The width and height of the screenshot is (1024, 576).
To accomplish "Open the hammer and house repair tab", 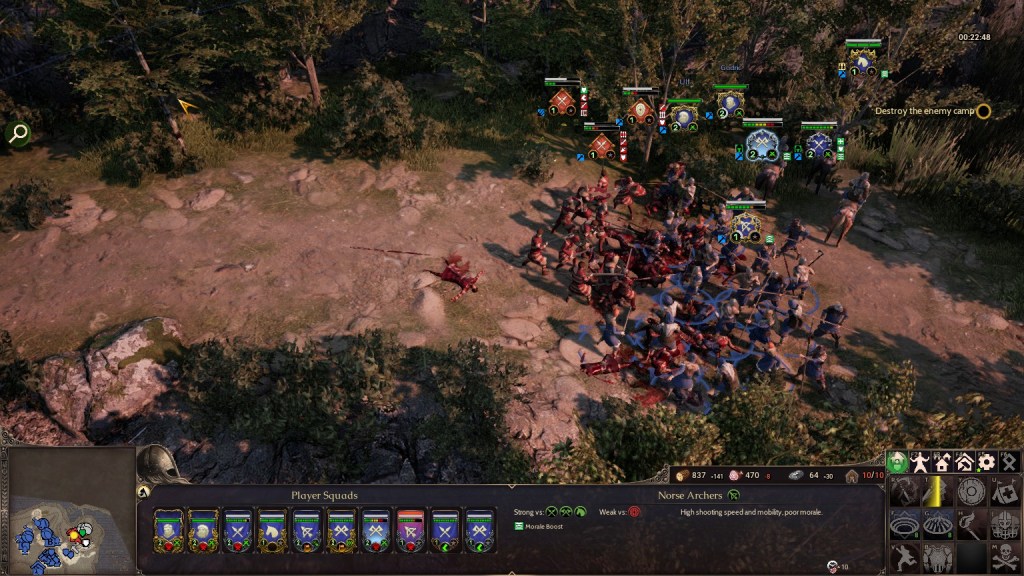I will (x=964, y=462).
